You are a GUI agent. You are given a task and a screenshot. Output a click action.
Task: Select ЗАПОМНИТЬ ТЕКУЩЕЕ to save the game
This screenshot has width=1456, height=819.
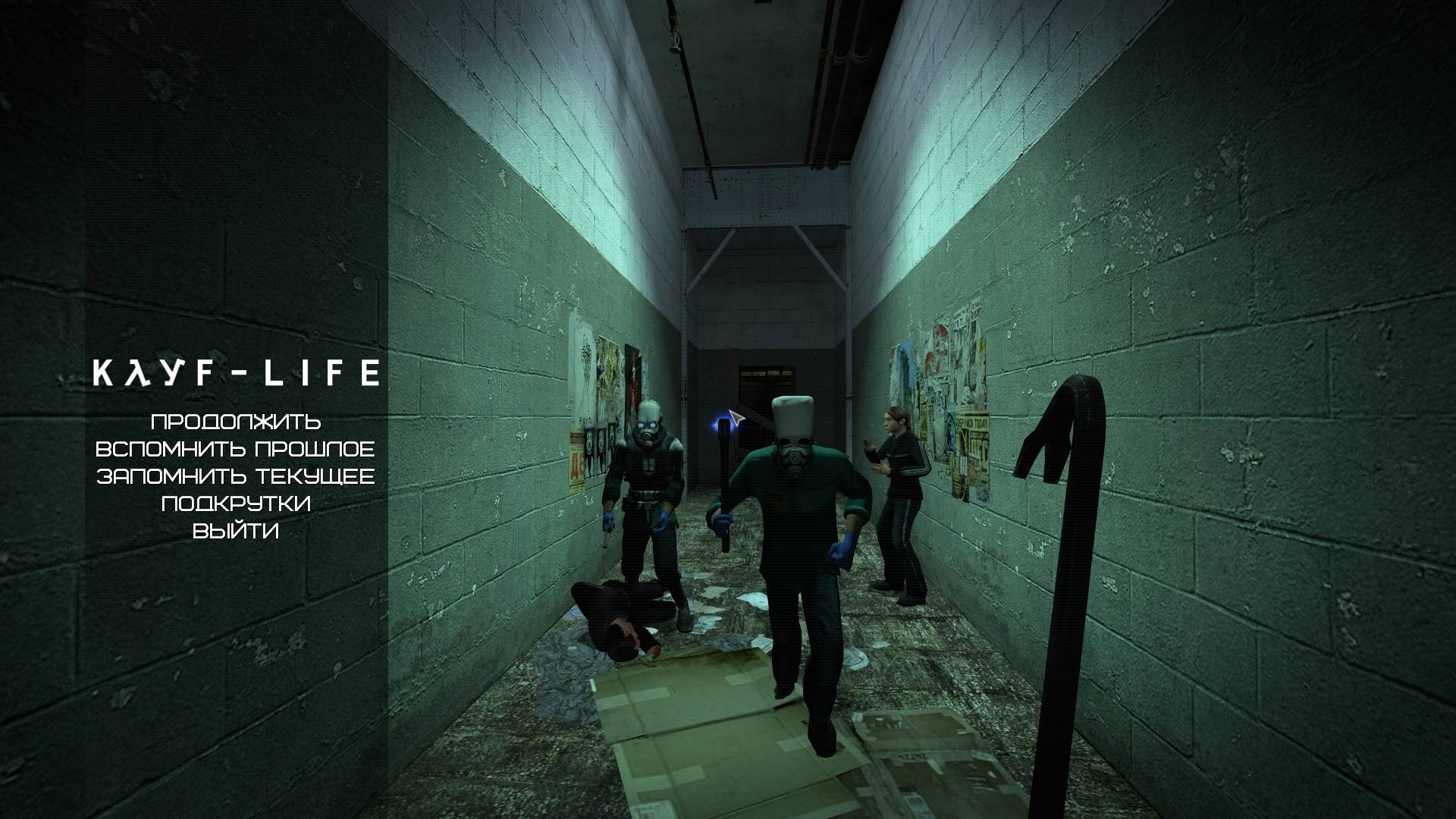tap(235, 476)
